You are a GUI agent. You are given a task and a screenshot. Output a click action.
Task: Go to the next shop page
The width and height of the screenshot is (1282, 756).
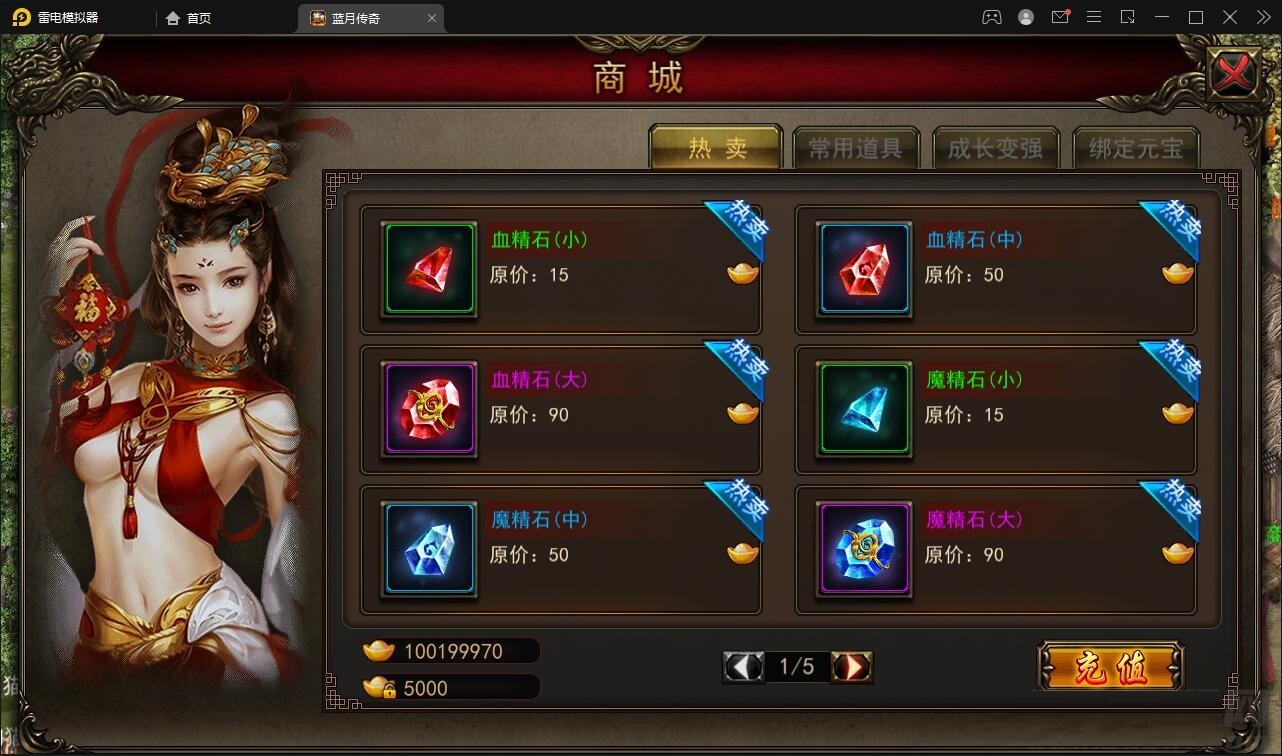(x=852, y=666)
